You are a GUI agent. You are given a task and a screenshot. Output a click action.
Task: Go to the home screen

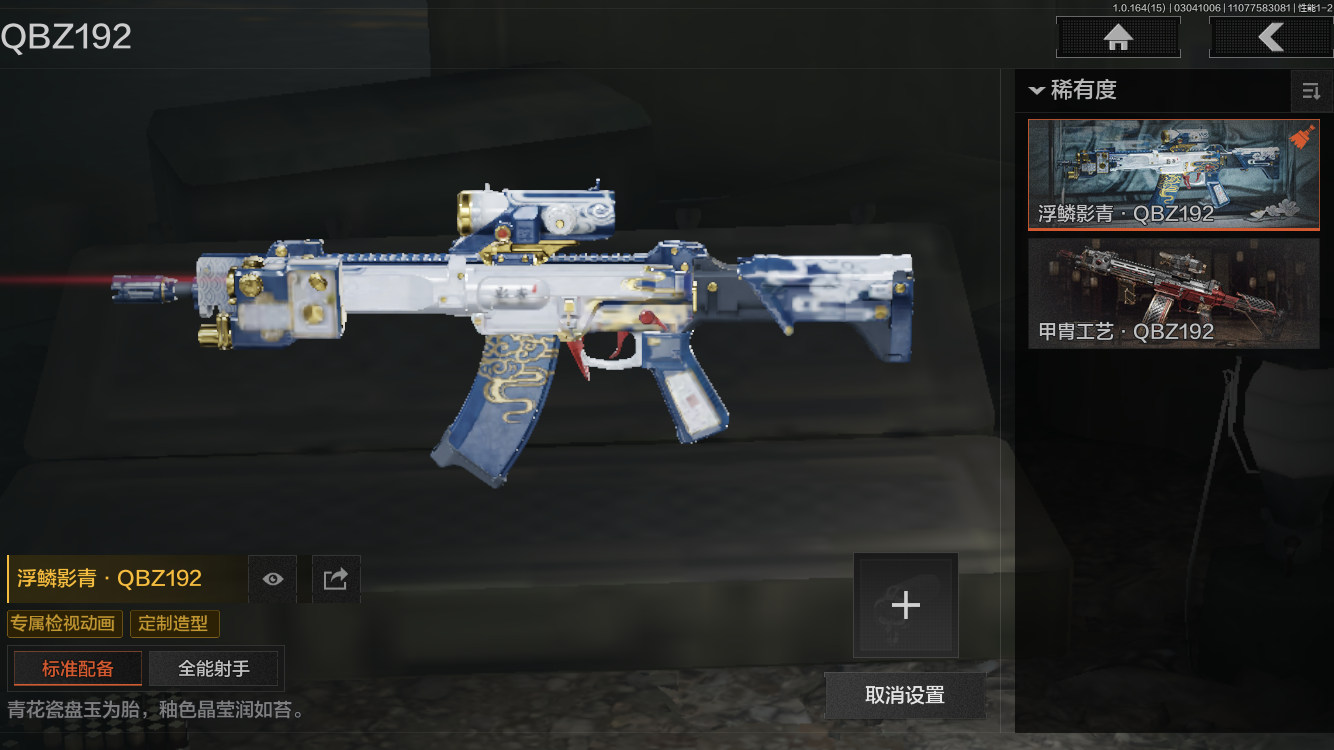coord(1118,38)
